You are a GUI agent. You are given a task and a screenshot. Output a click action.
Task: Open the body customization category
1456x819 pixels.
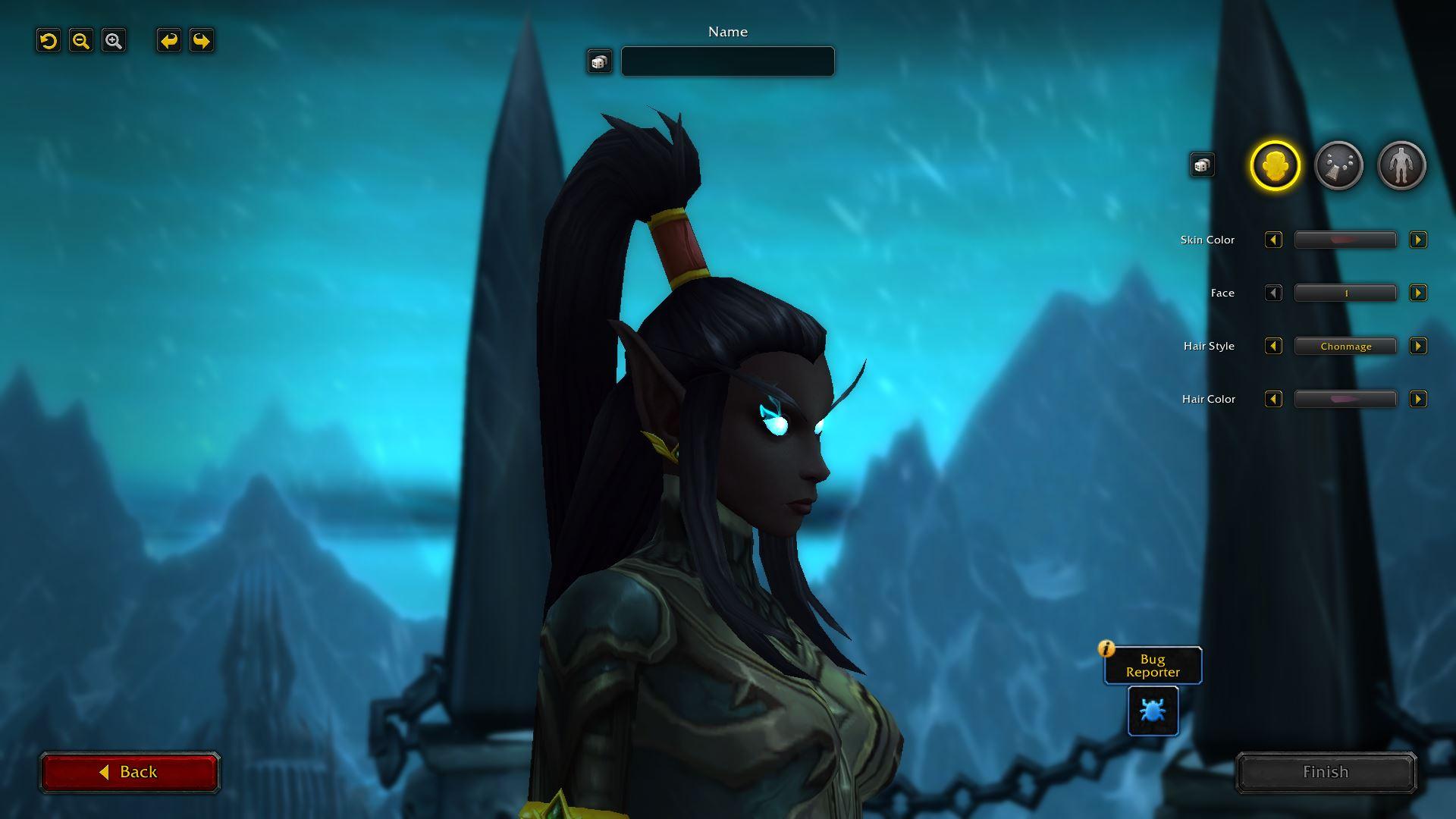click(x=1401, y=165)
